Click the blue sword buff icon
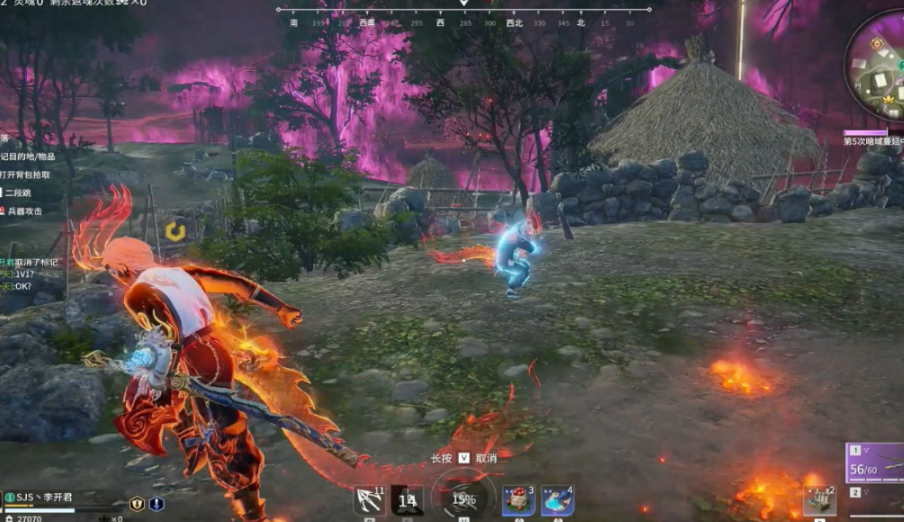The image size is (904, 522). [x=157, y=504]
